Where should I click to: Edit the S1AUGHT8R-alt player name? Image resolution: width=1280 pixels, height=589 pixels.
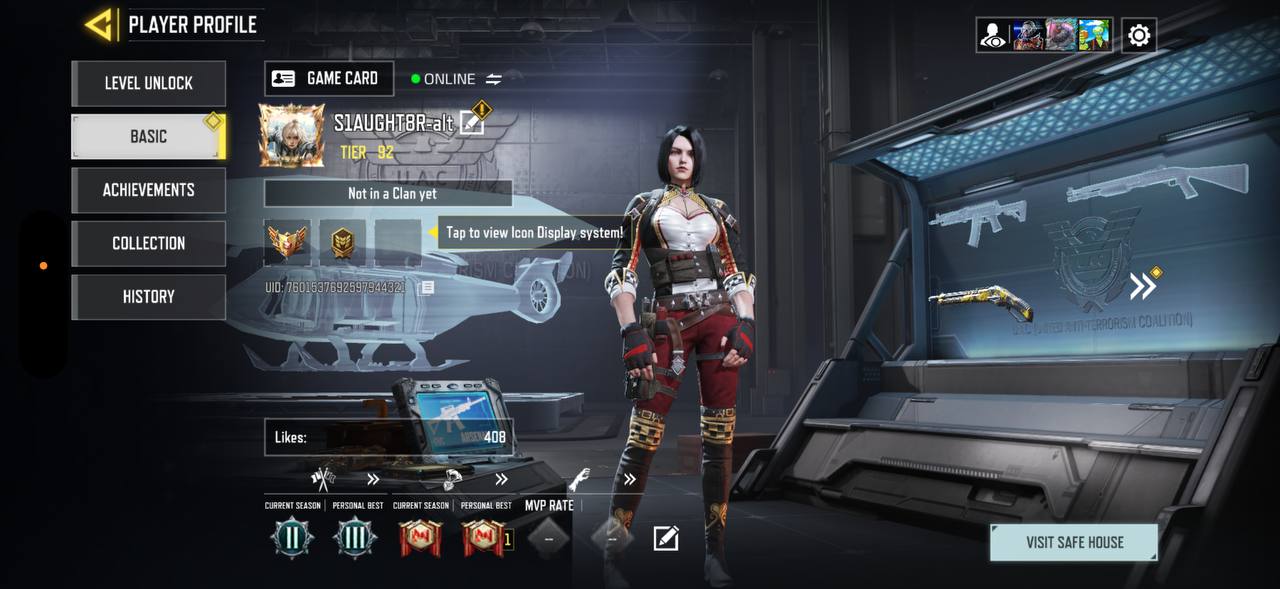tap(472, 123)
